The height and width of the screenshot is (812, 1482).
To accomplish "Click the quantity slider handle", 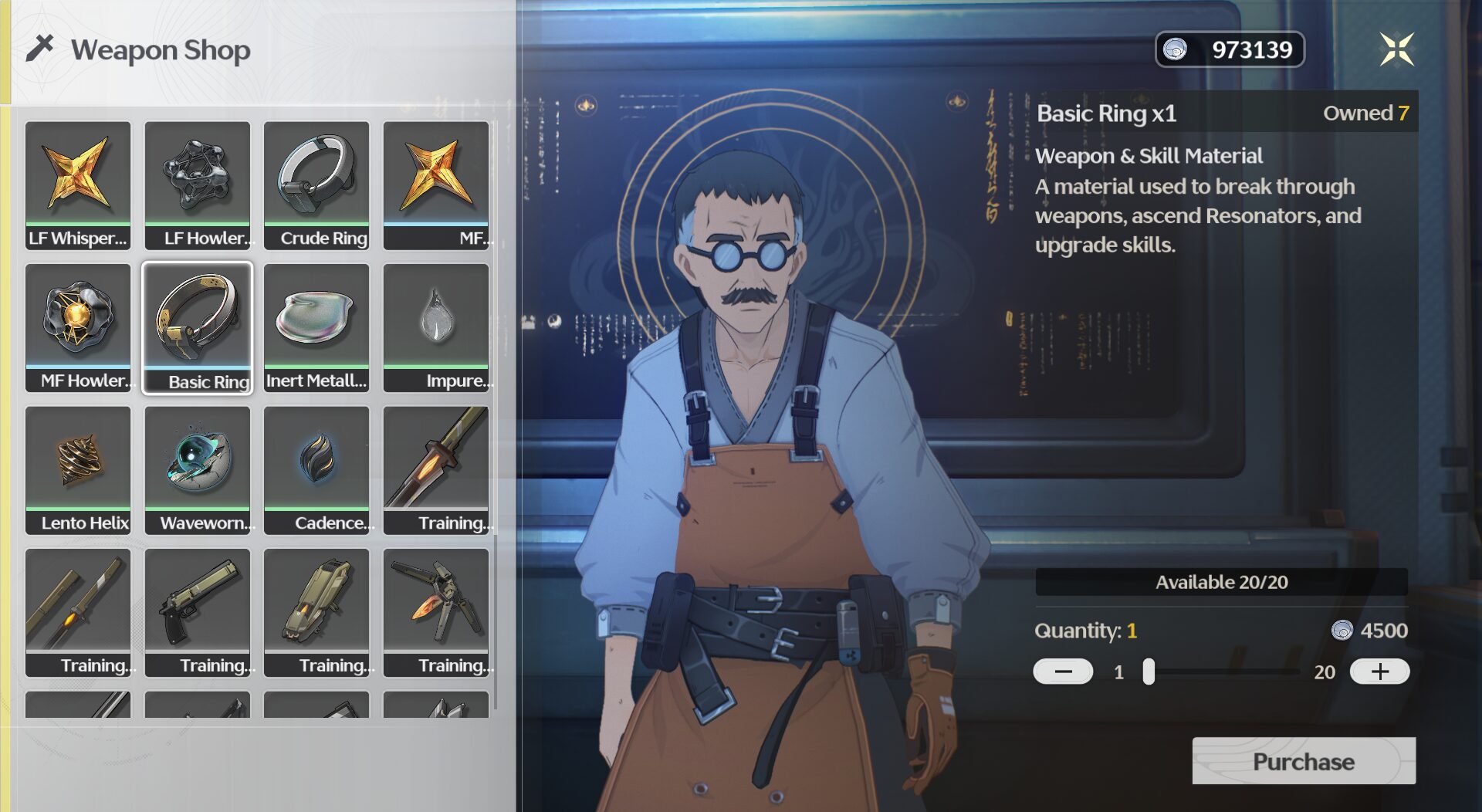I will click(x=1149, y=672).
